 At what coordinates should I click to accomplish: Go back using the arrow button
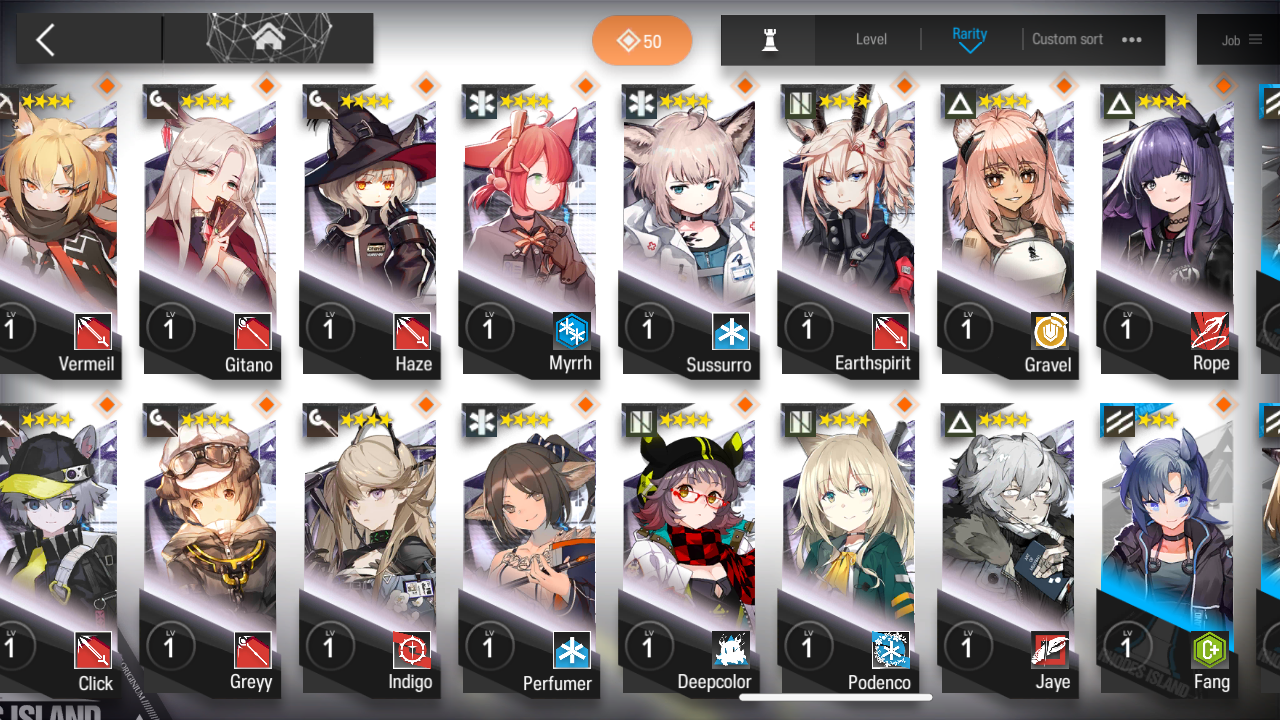coord(46,40)
